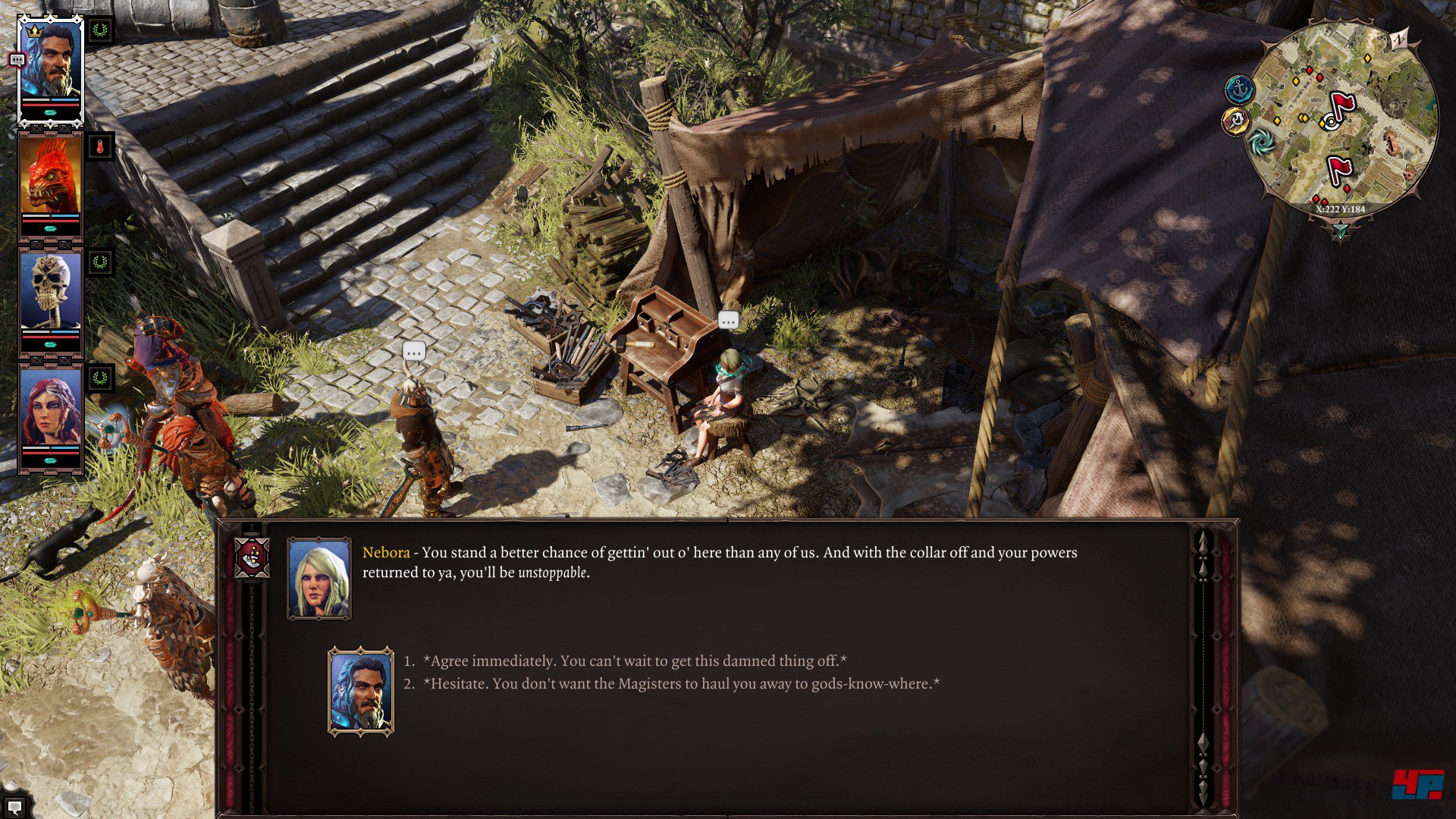The height and width of the screenshot is (819, 1456).
Task: Click the thermometer status icon beside lizard portrait
Action: click(x=100, y=146)
